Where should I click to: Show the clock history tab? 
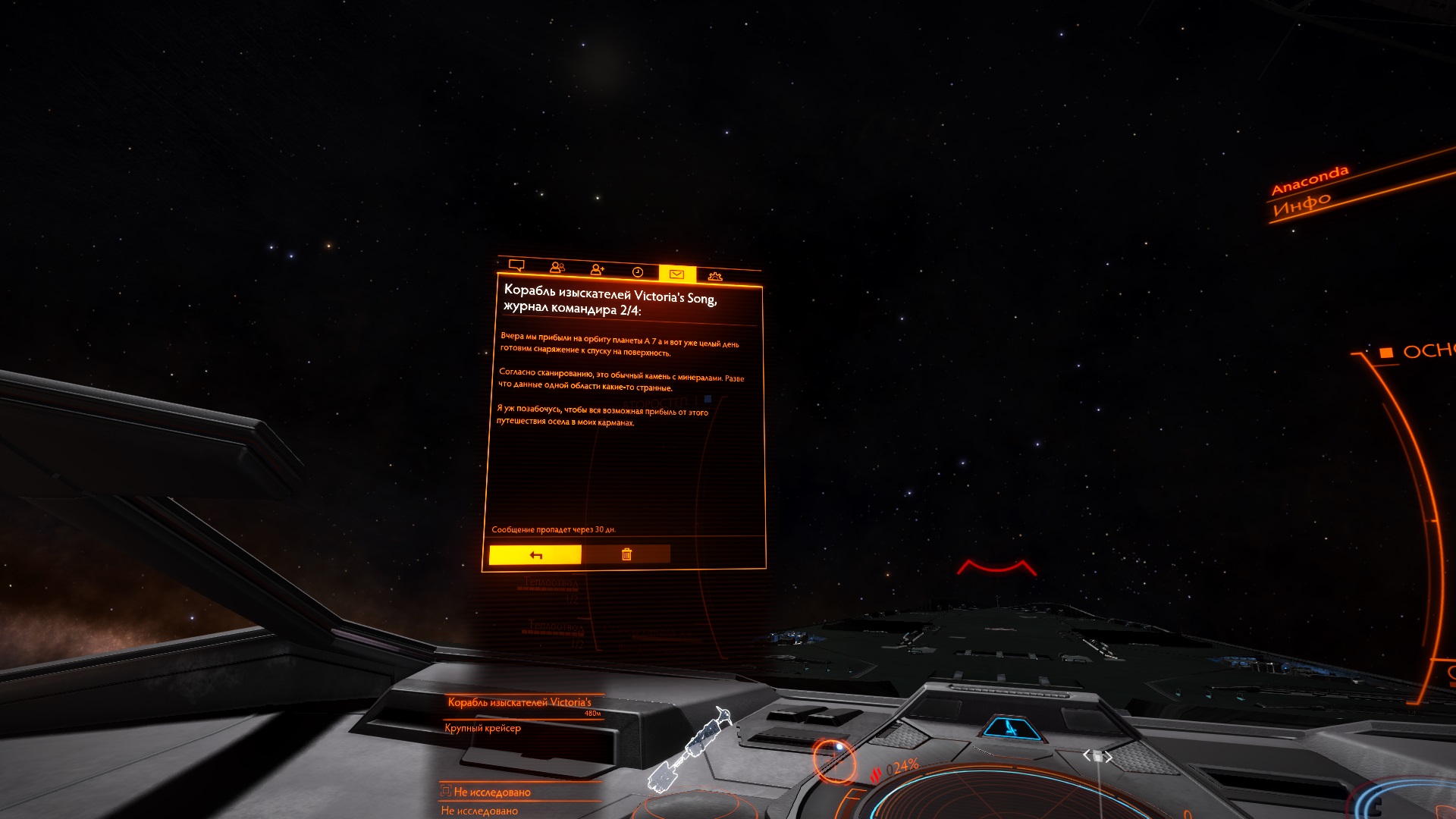click(638, 272)
